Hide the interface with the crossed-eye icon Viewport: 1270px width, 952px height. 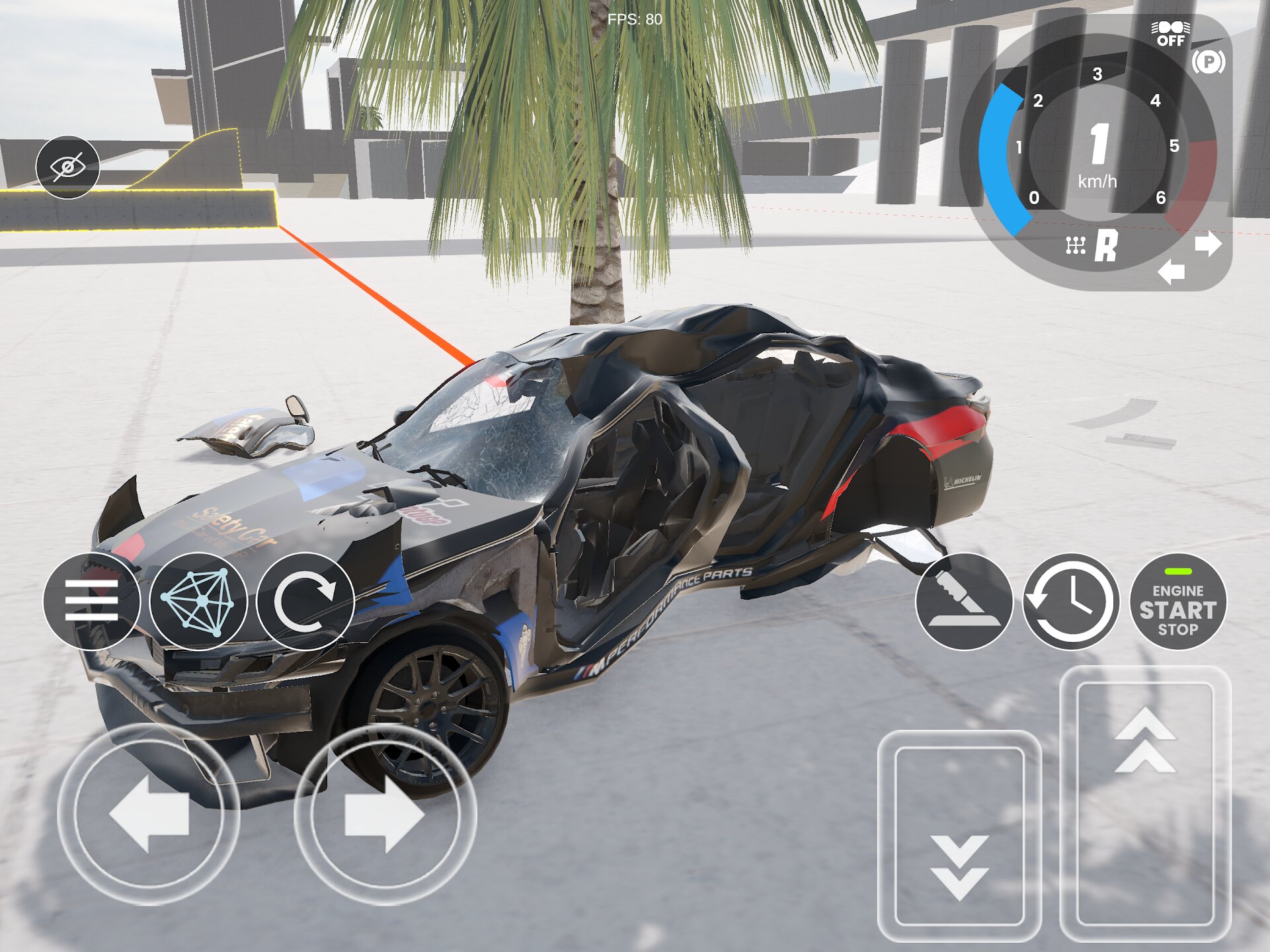pyautogui.click(x=67, y=167)
